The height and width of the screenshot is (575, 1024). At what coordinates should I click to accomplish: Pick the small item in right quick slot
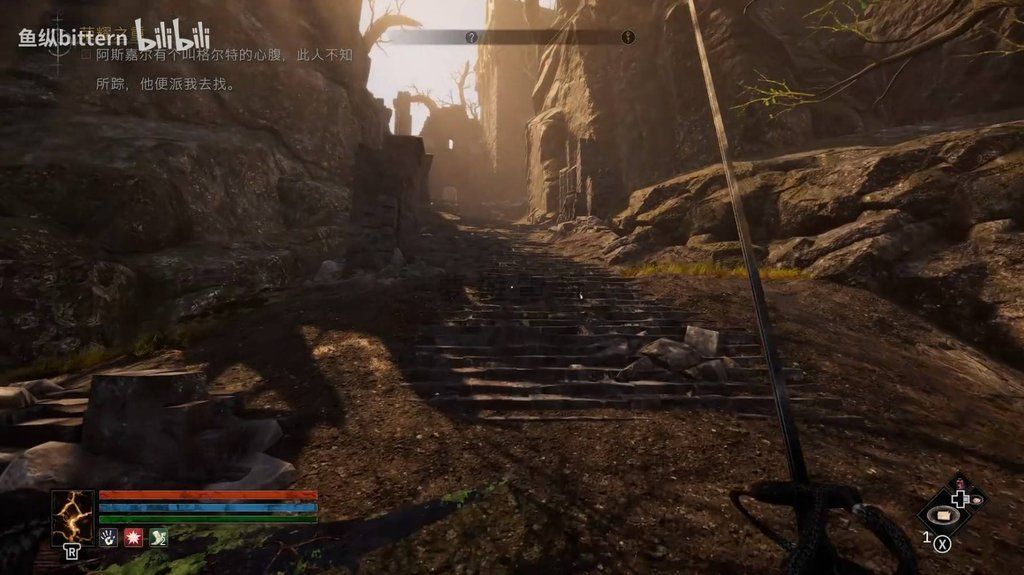coord(977,499)
